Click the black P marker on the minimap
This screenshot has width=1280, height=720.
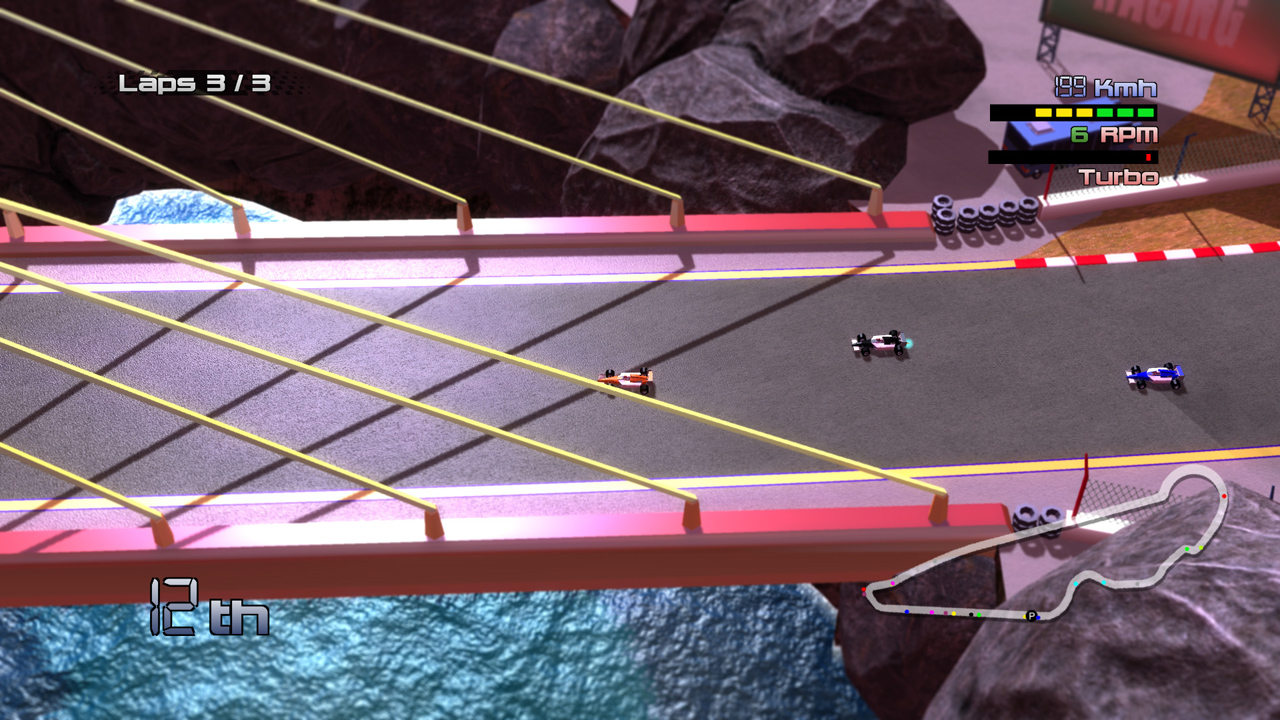coord(1031,616)
